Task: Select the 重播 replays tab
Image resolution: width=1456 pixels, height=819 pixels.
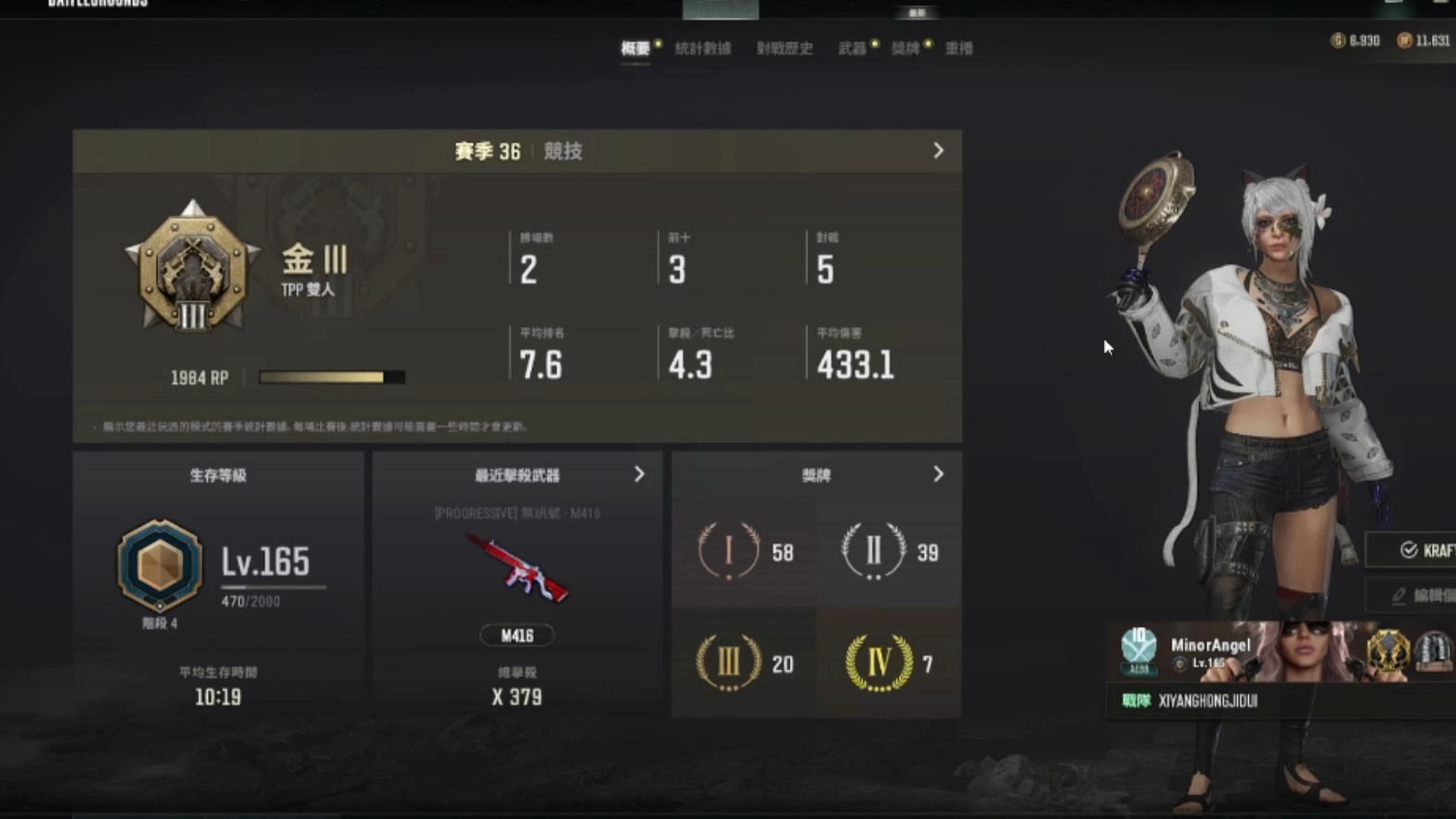Action: [x=959, y=49]
